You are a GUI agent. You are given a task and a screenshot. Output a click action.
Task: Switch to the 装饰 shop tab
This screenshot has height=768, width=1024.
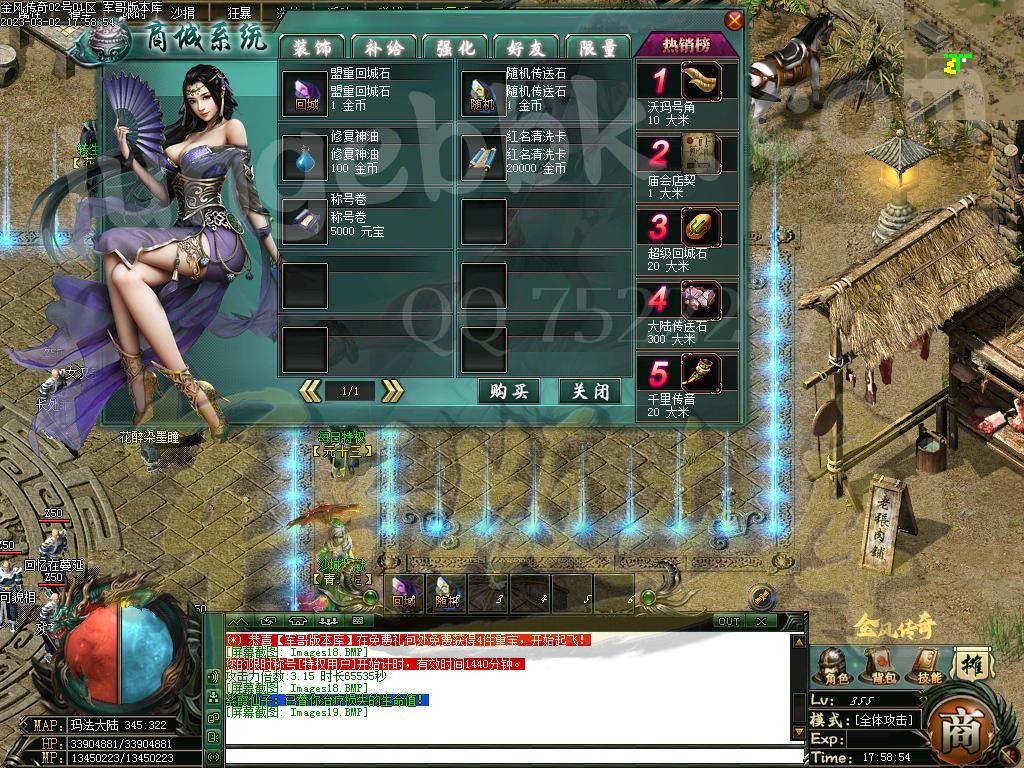pos(312,47)
